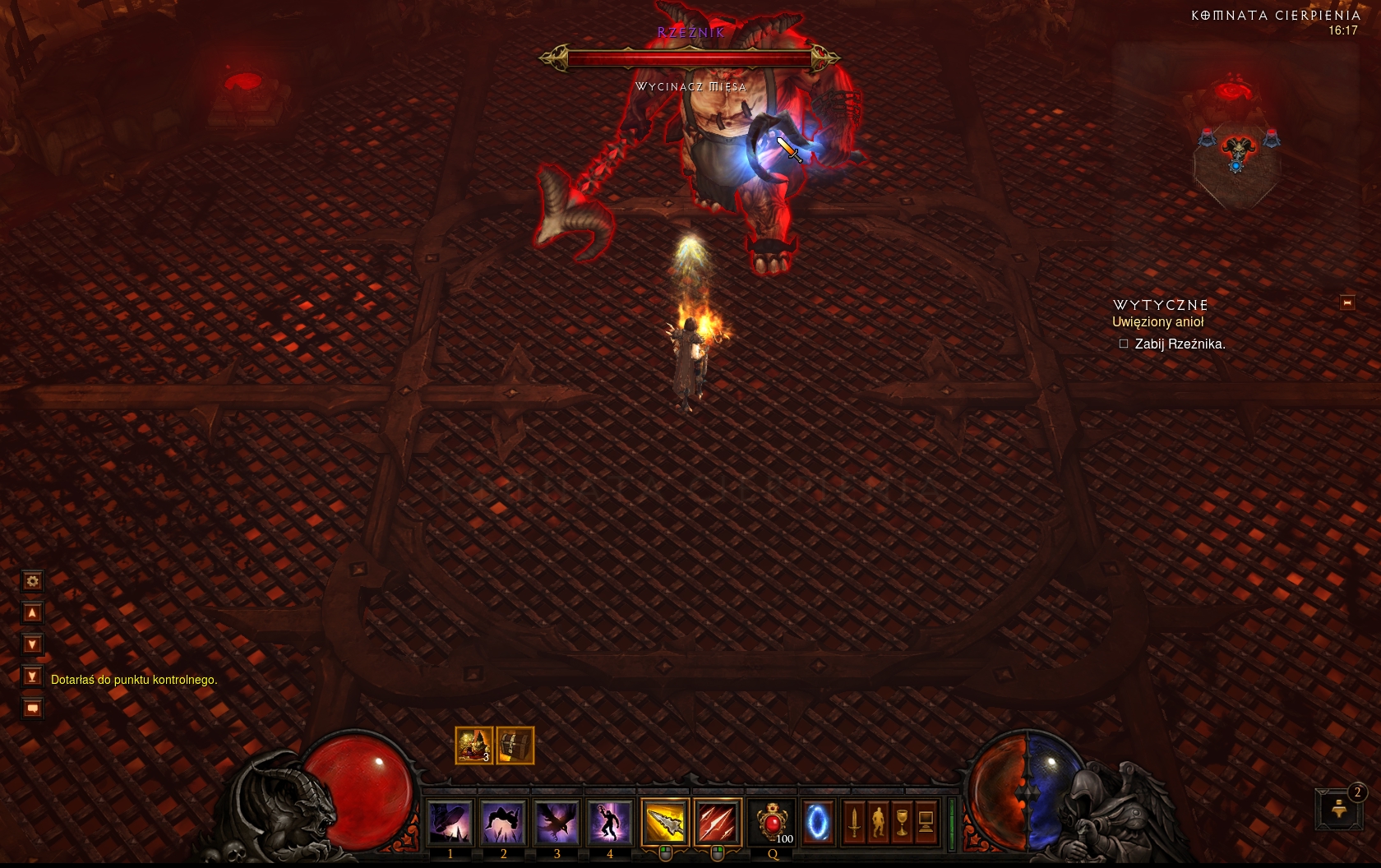Open chat settings gear button
Image resolution: width=1381 pixels, height=868 pixels.
coord(32,581)
